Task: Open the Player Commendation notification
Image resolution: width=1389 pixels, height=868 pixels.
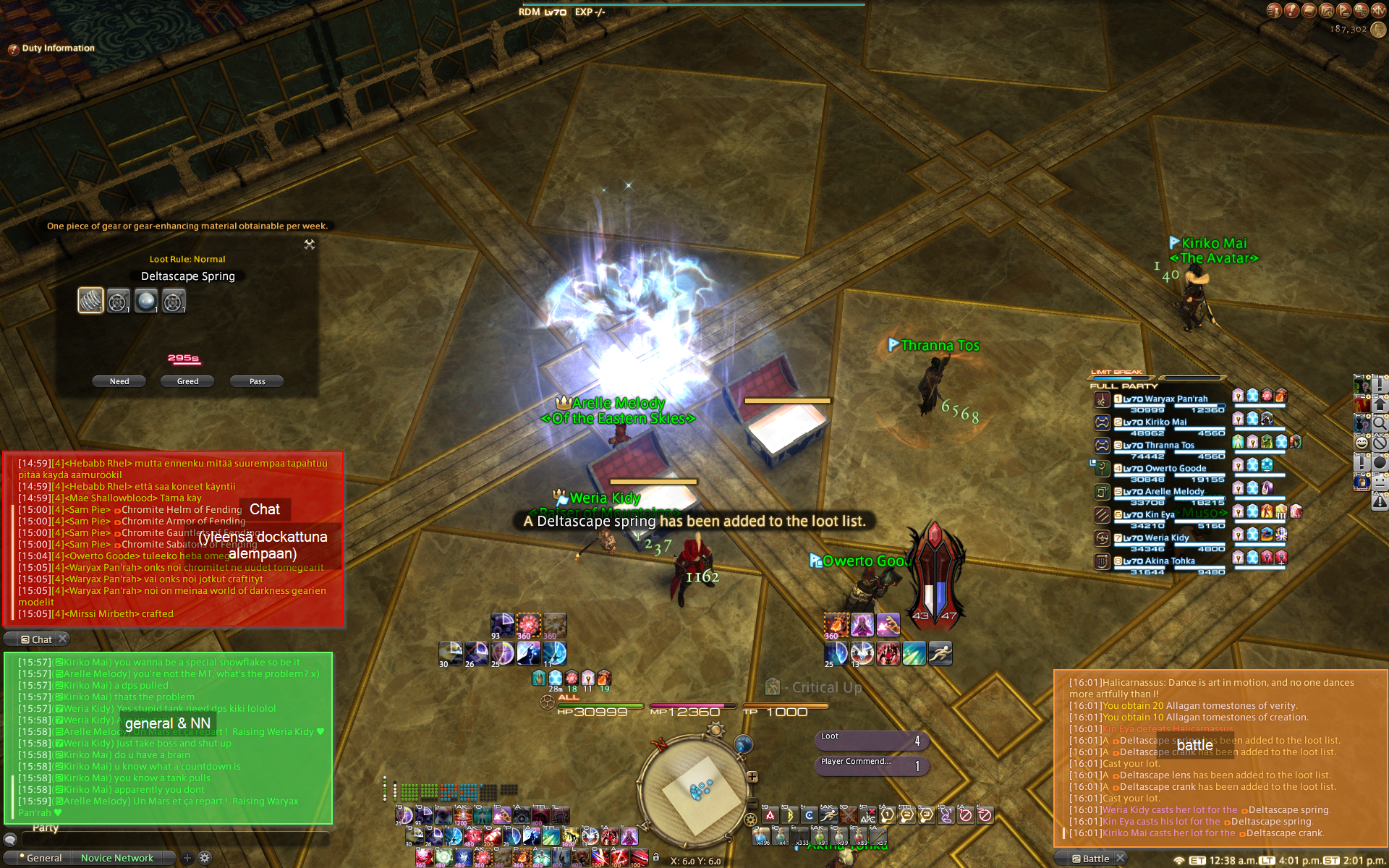Action: [871, 765]
